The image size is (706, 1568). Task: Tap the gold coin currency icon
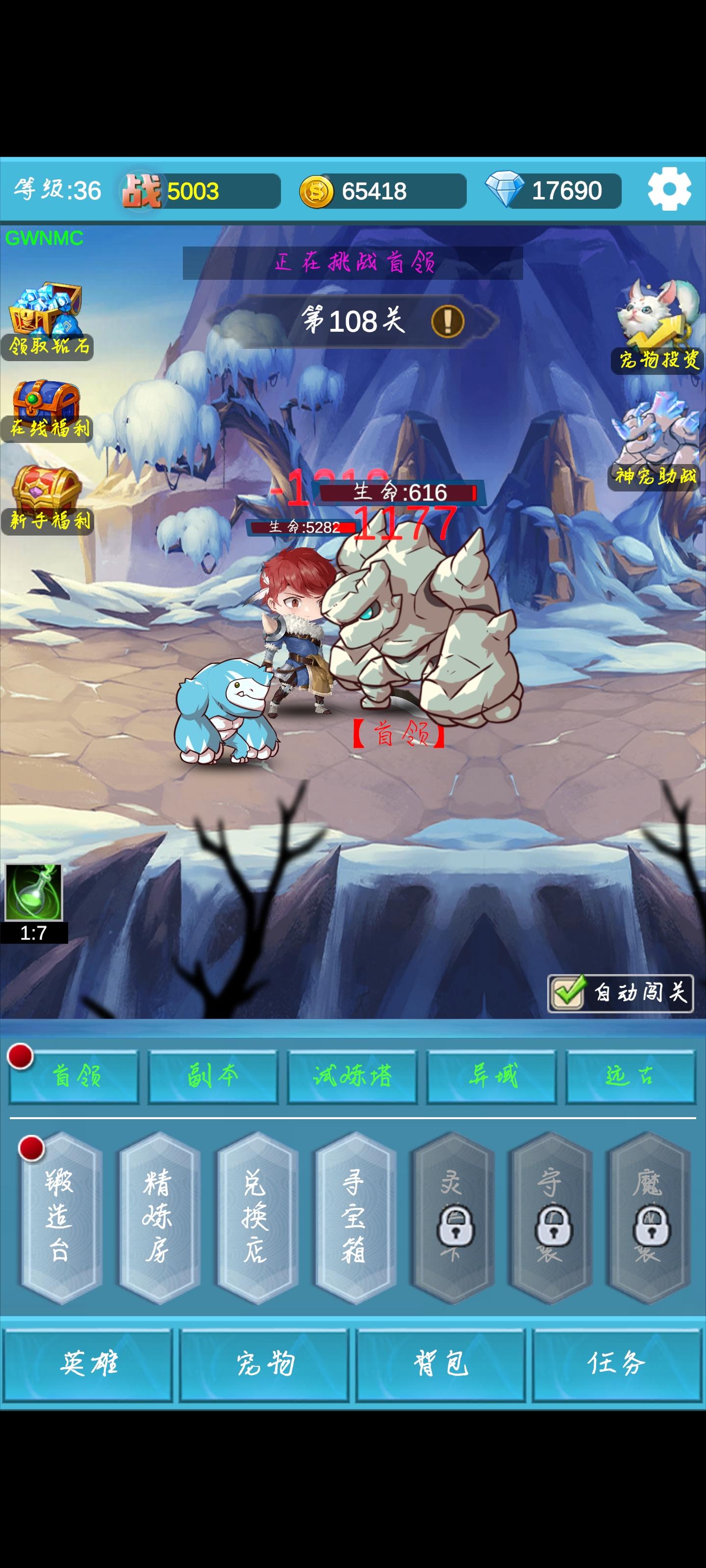pyautogui.click(x=316, y=190)
